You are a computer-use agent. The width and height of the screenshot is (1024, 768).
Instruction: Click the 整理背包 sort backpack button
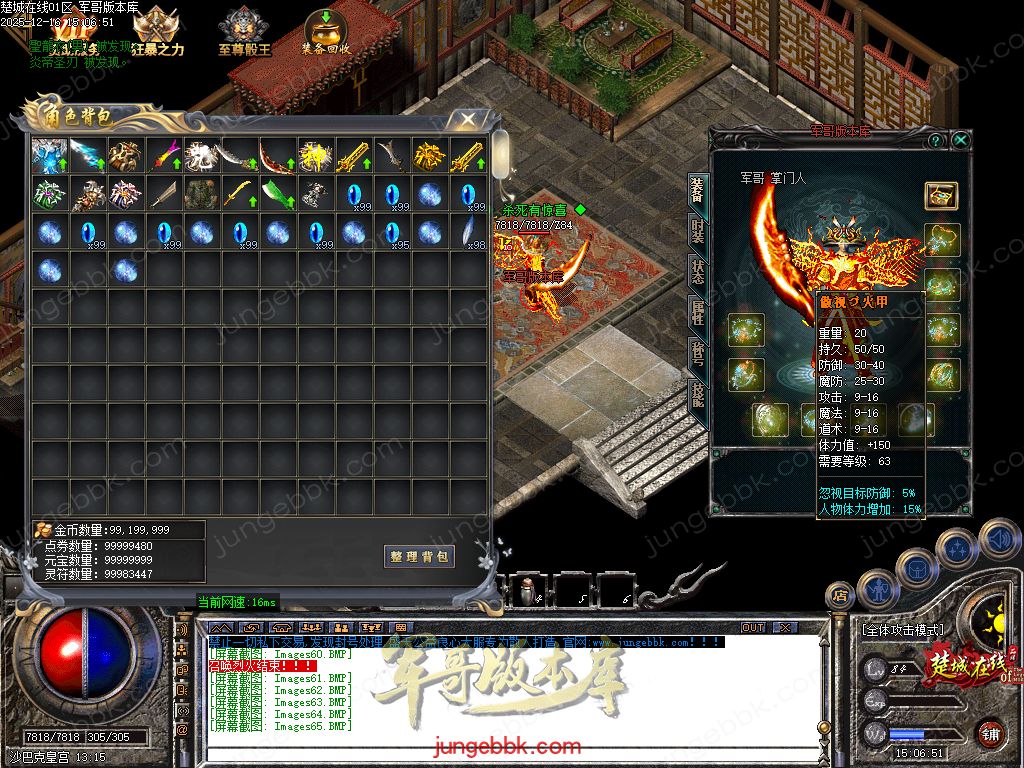tap(419, 556)
